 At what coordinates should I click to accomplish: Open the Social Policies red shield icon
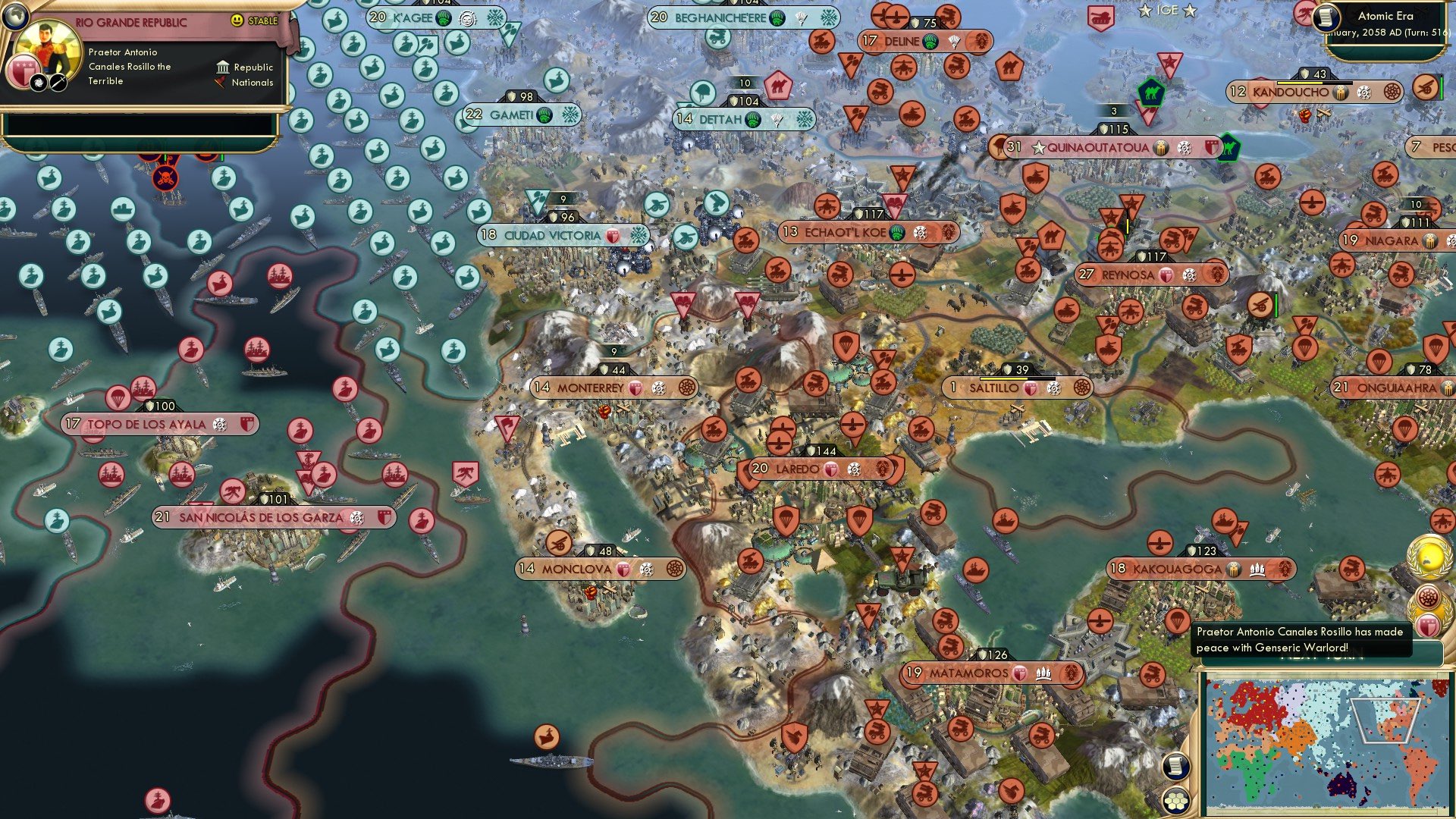tap(23, 71)
